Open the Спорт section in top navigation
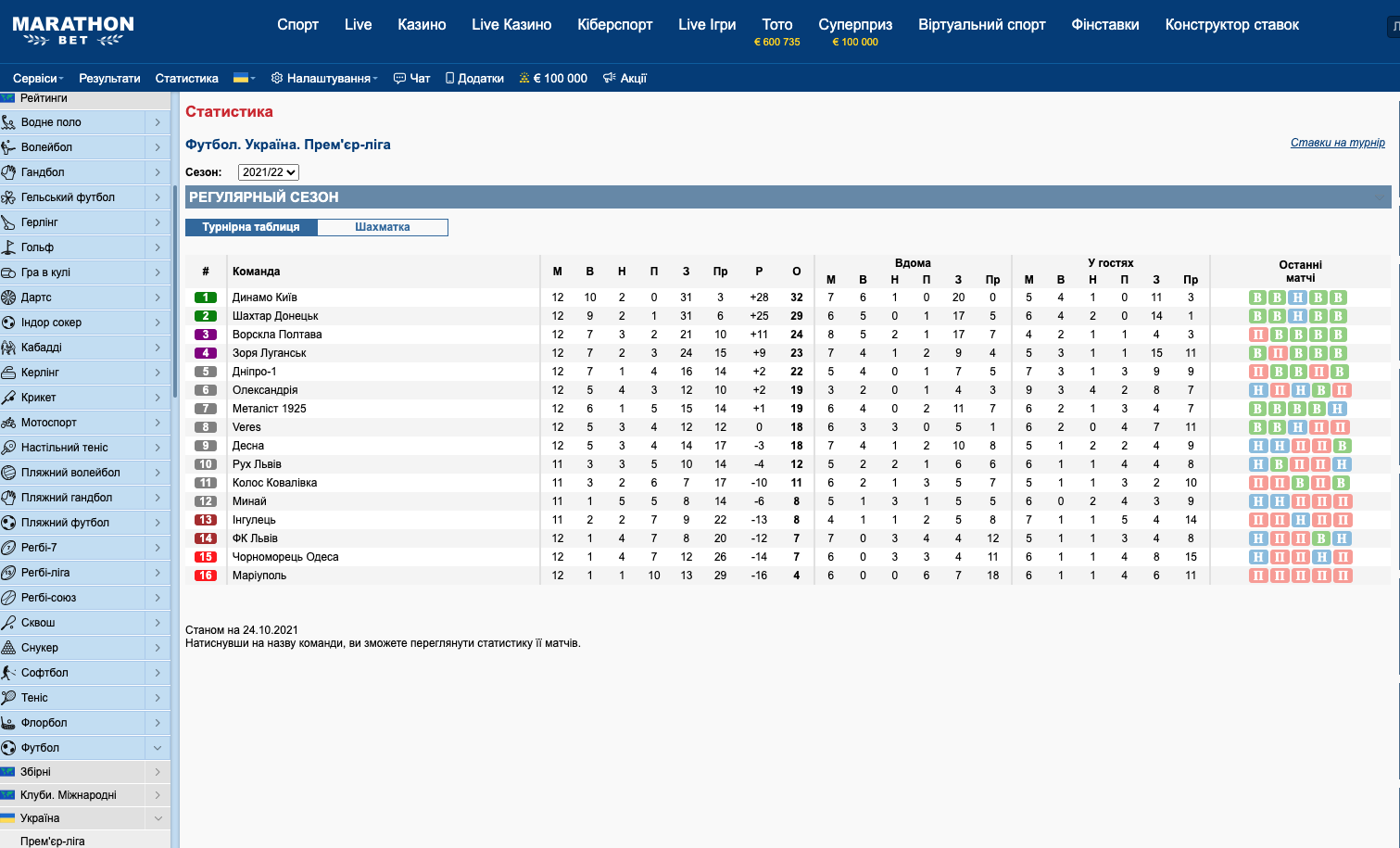 point(297,25)
